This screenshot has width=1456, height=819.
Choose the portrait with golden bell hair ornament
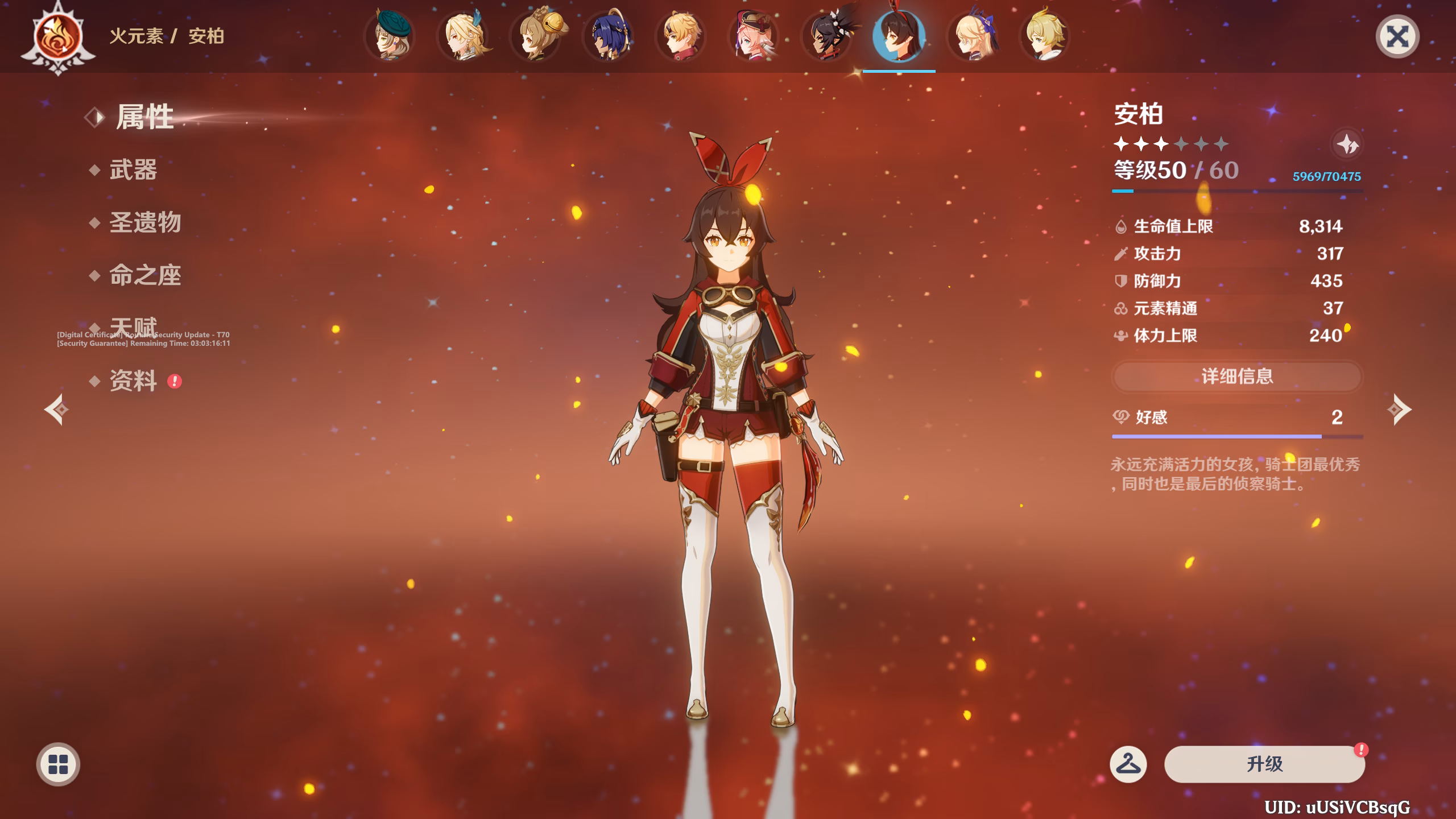pos(536,36)
